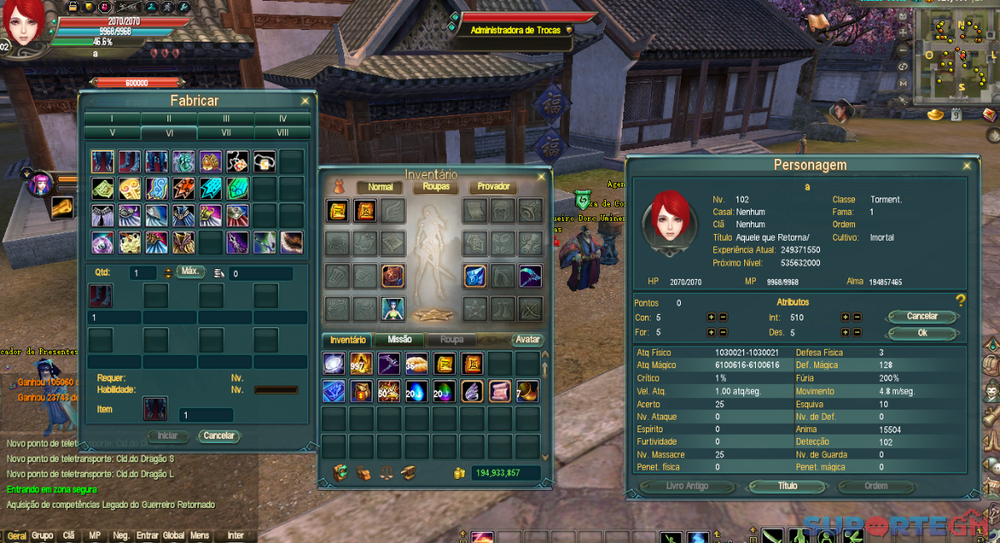Image resolution: width=1000 pixels, height=543 pixels.
Task: Open the Missão inventory tab
Action: [x=399, y=340]
